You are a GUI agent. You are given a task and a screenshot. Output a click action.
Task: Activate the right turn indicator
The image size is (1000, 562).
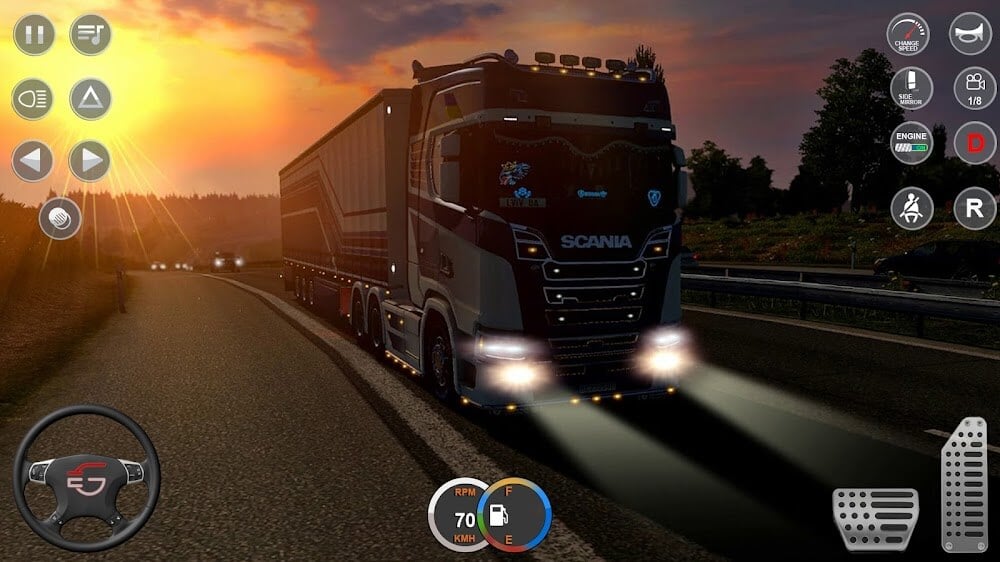point(90,161)
